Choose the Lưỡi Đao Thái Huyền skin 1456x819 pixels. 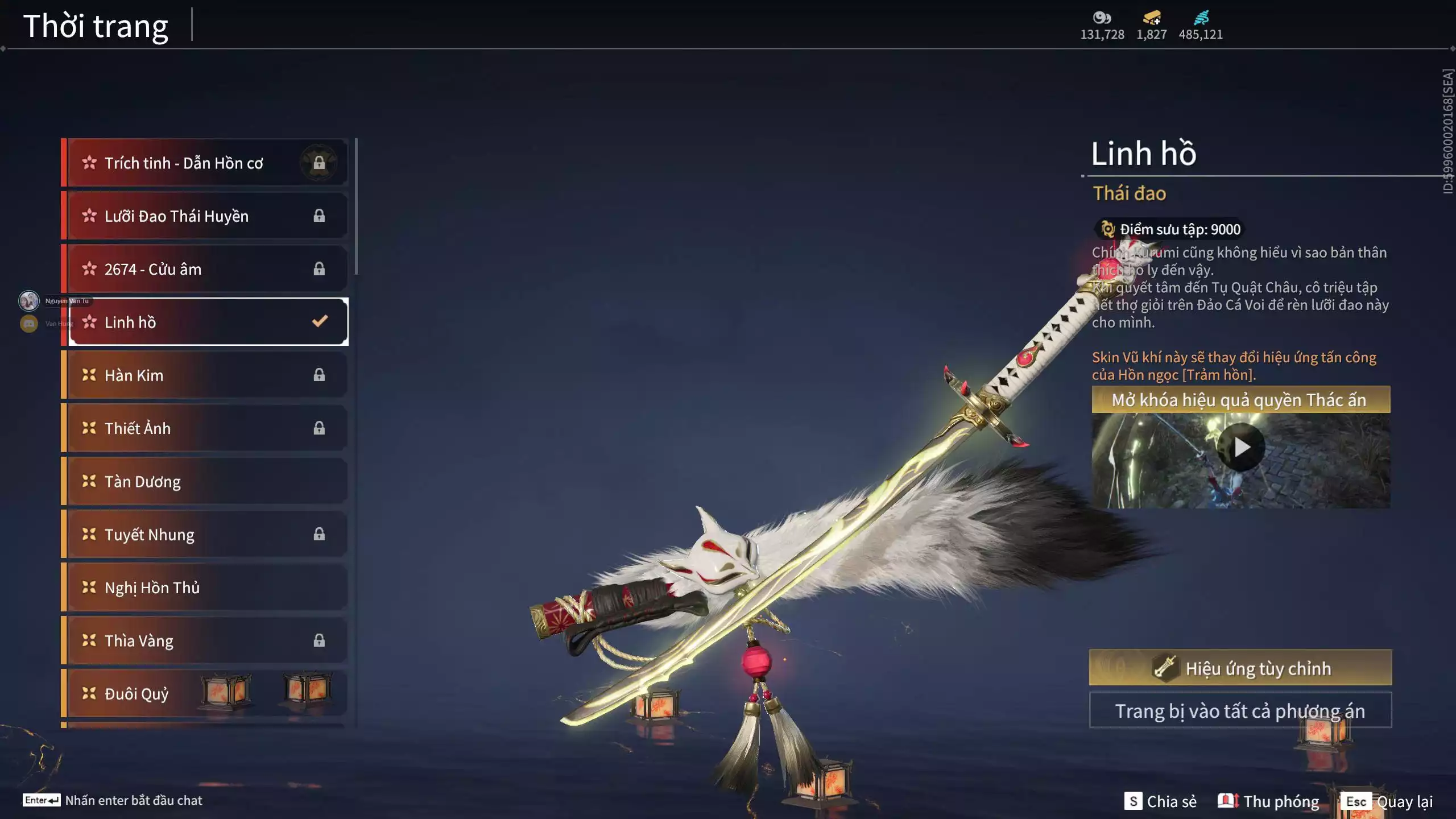205,216
